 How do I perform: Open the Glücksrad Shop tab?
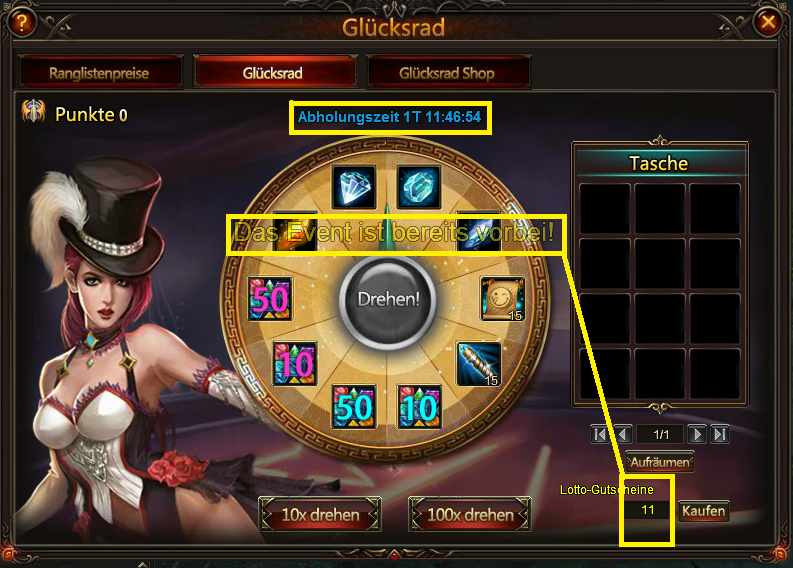(x=447, y=72)
